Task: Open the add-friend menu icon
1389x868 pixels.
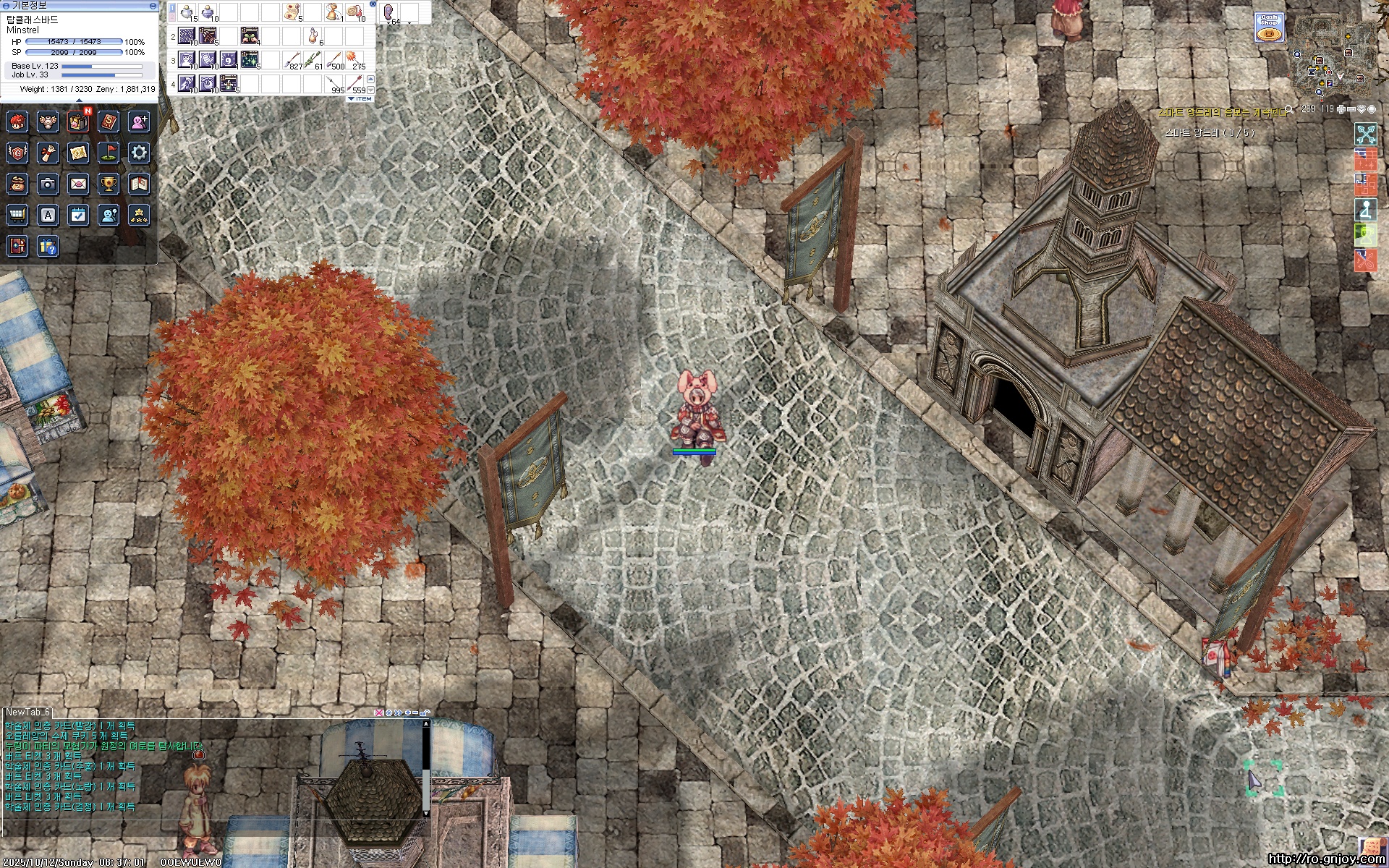Action: [139, 122]
